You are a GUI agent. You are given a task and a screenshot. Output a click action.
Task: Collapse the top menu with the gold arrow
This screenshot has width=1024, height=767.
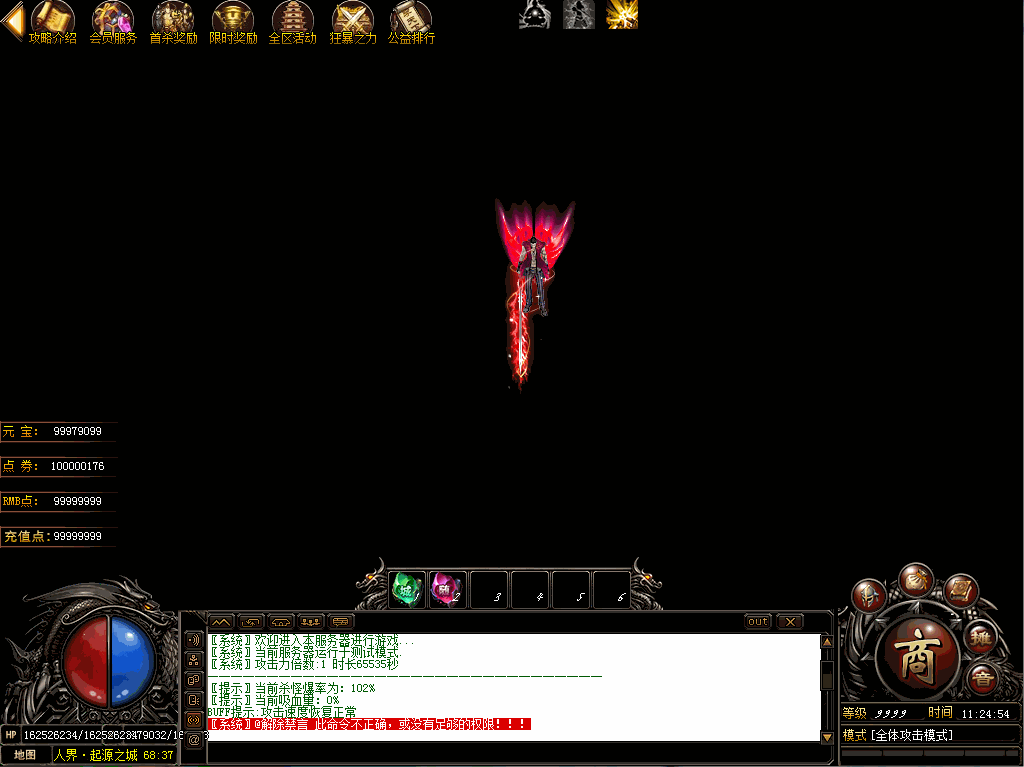(x=13, y=21)
